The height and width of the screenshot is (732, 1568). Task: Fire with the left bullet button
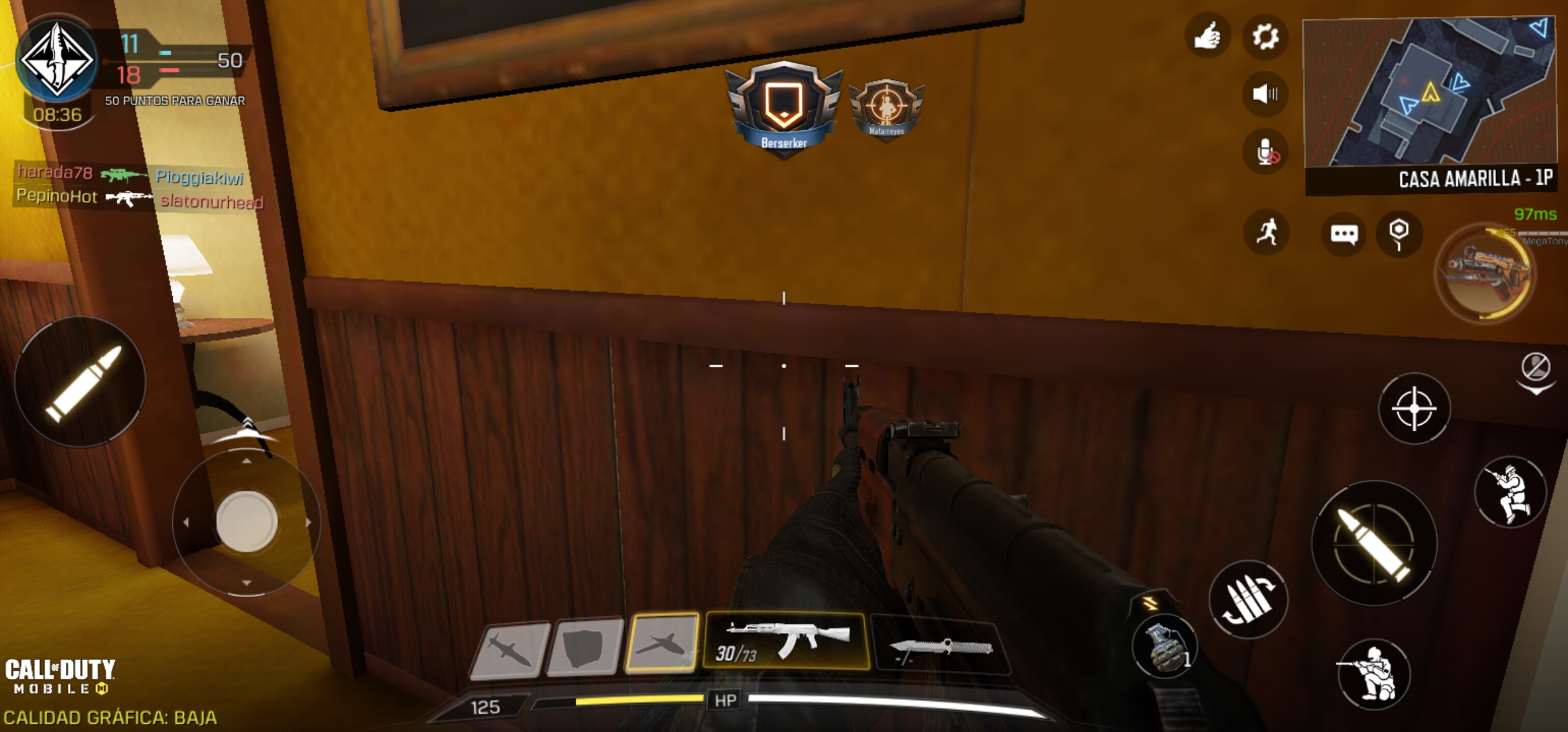81,382
